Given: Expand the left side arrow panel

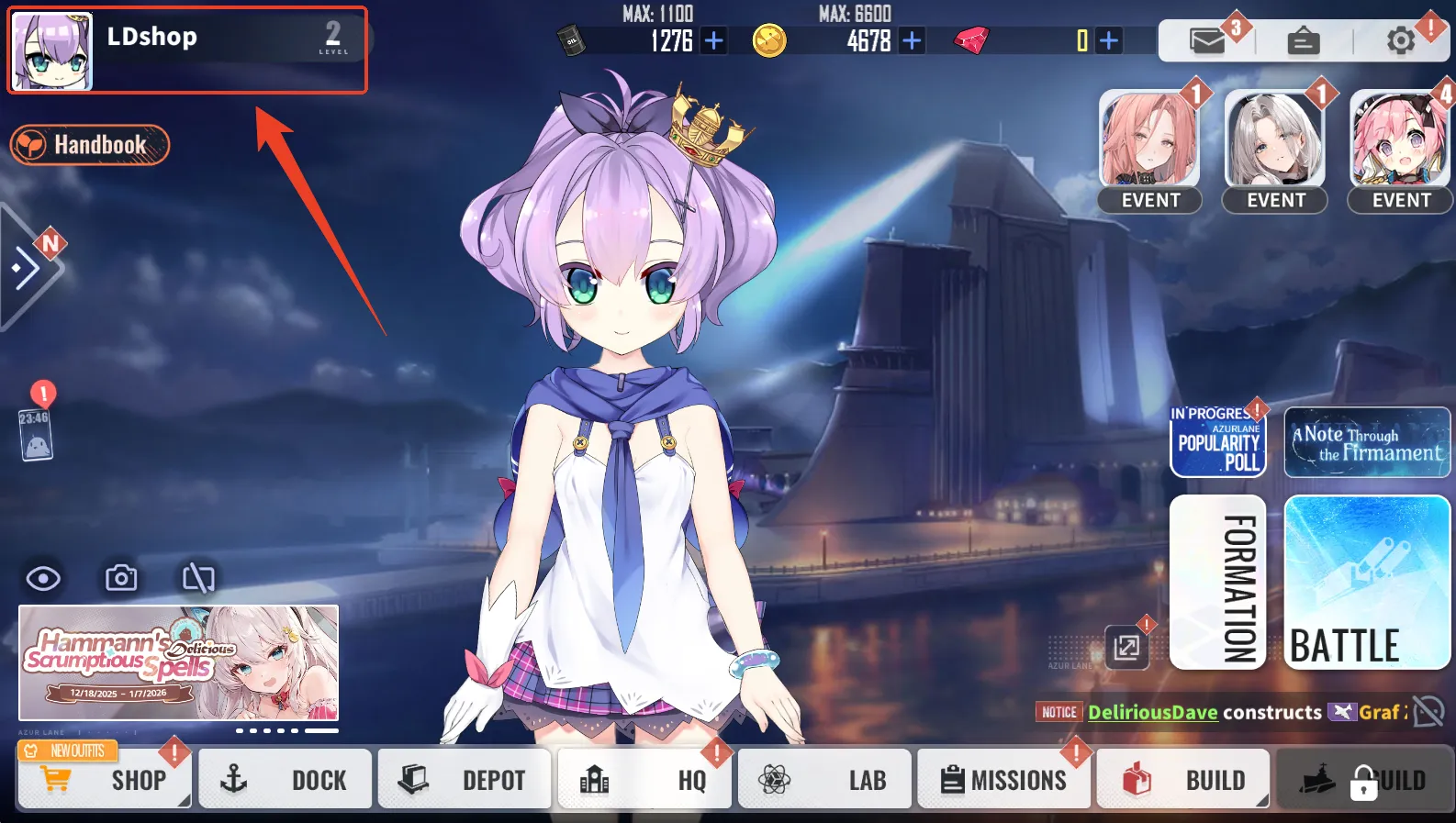Looking at the screenshot, I should 26,268.
